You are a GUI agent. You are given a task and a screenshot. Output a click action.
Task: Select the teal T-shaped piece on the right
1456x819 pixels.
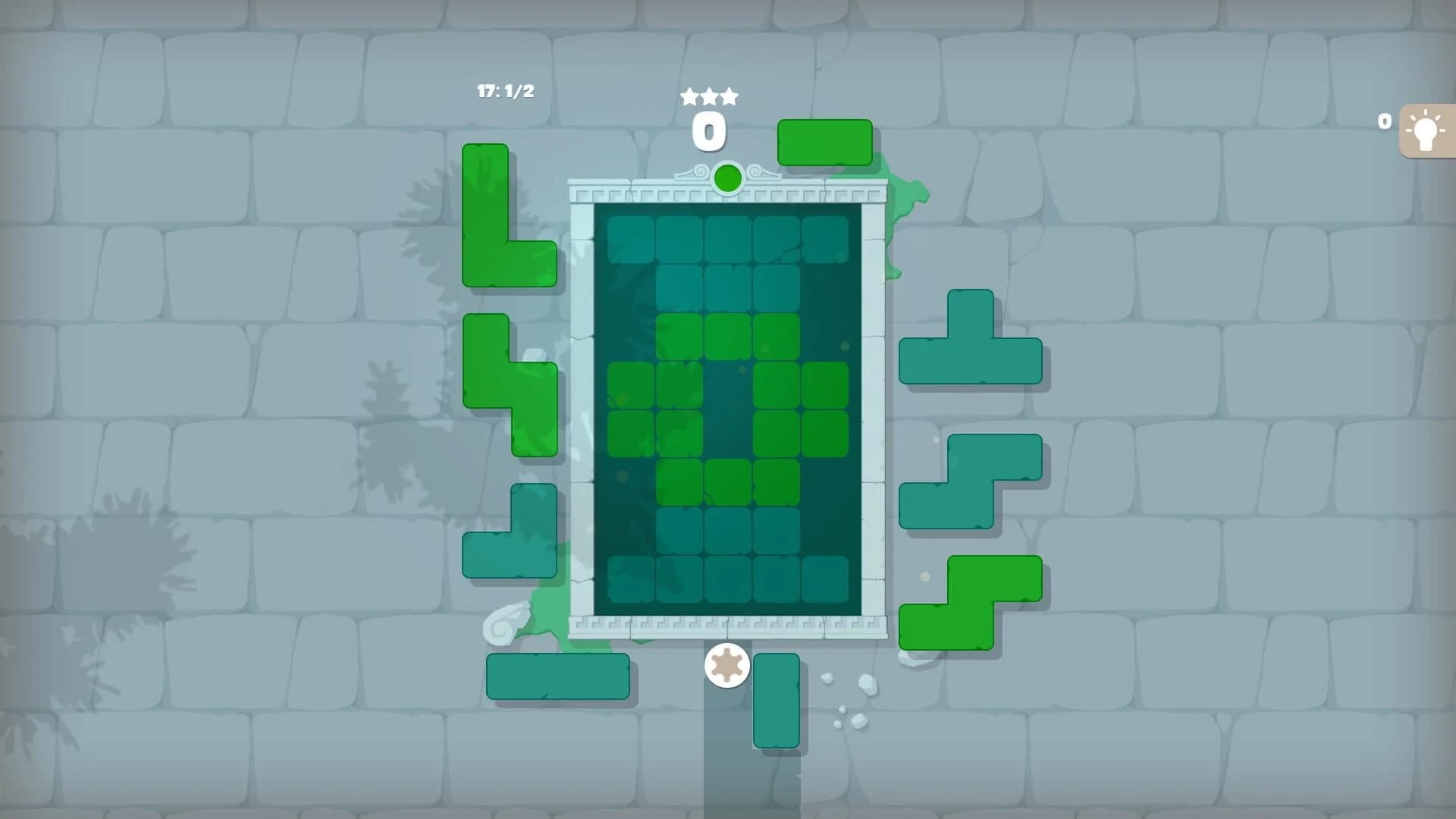point(971,349)
